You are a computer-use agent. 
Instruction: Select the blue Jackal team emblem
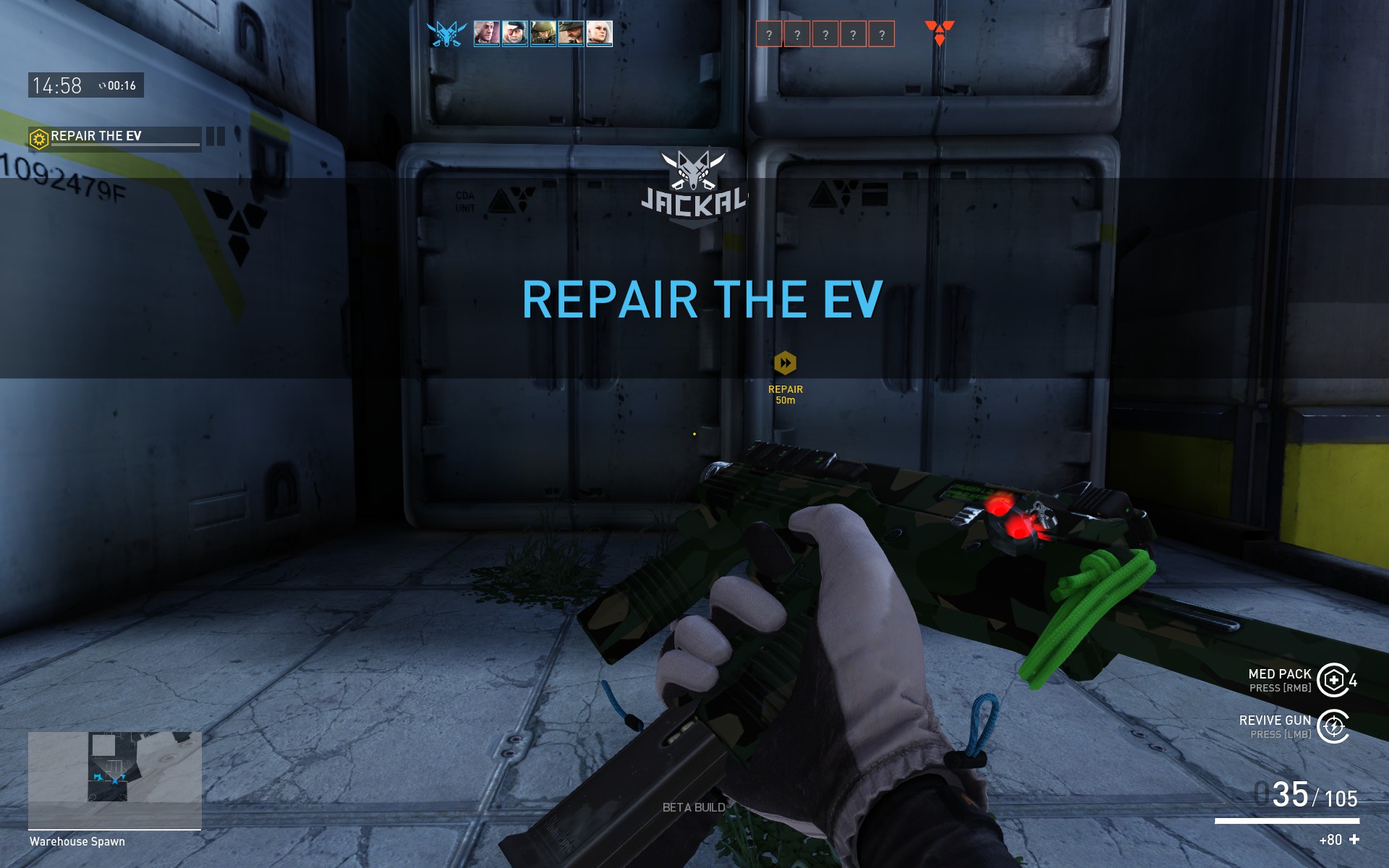(446, 34)
